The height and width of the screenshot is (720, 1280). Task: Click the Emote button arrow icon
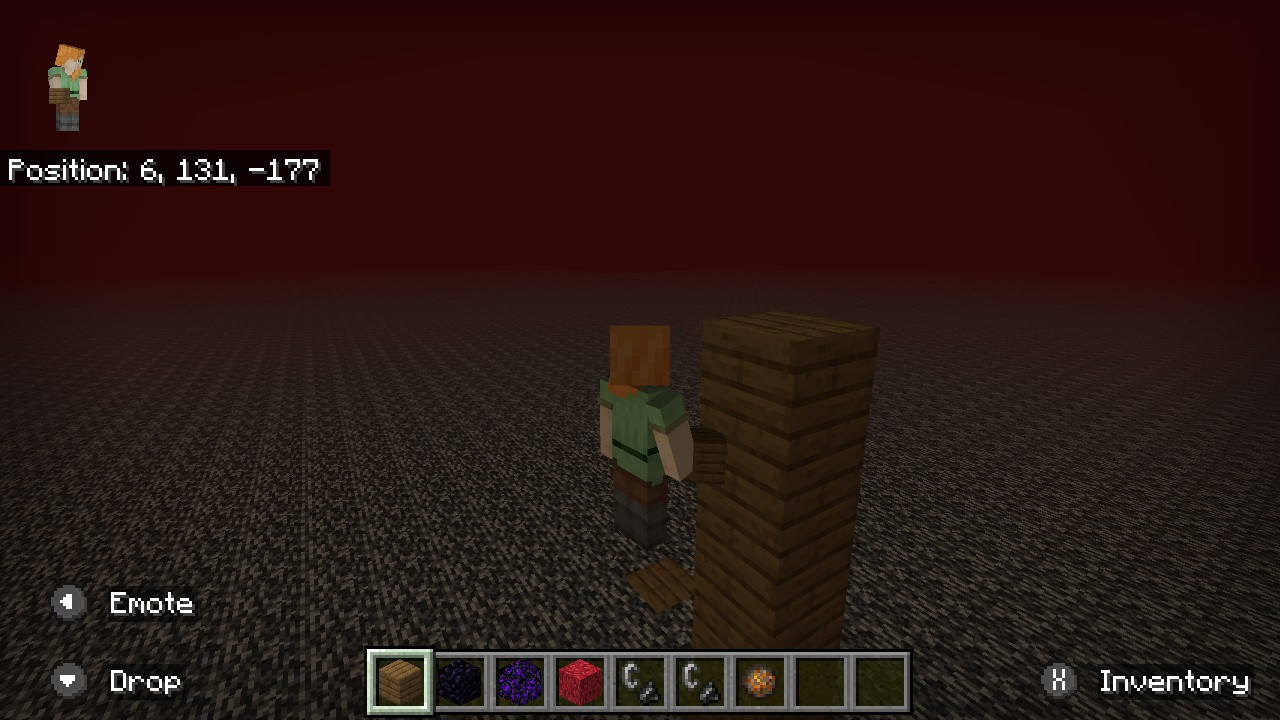pyautogui.click(x=68, y=602)
